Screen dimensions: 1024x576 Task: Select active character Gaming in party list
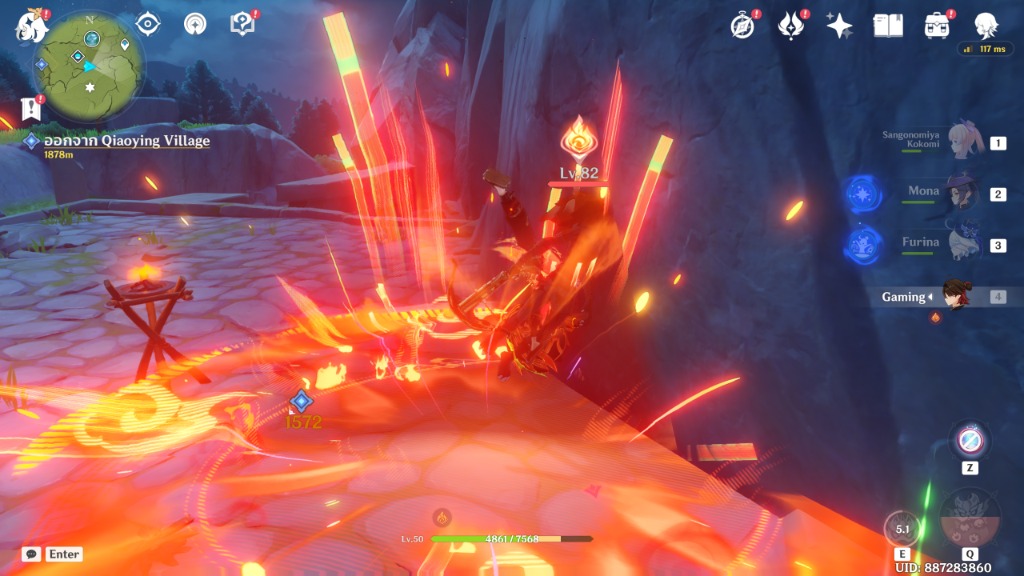[x=955, y=297]
